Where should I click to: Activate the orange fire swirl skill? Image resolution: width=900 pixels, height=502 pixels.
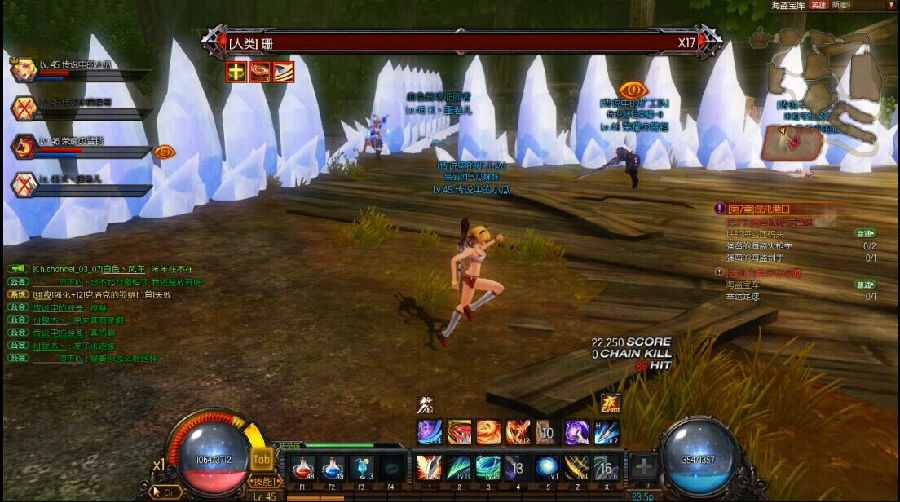point(488,432)
